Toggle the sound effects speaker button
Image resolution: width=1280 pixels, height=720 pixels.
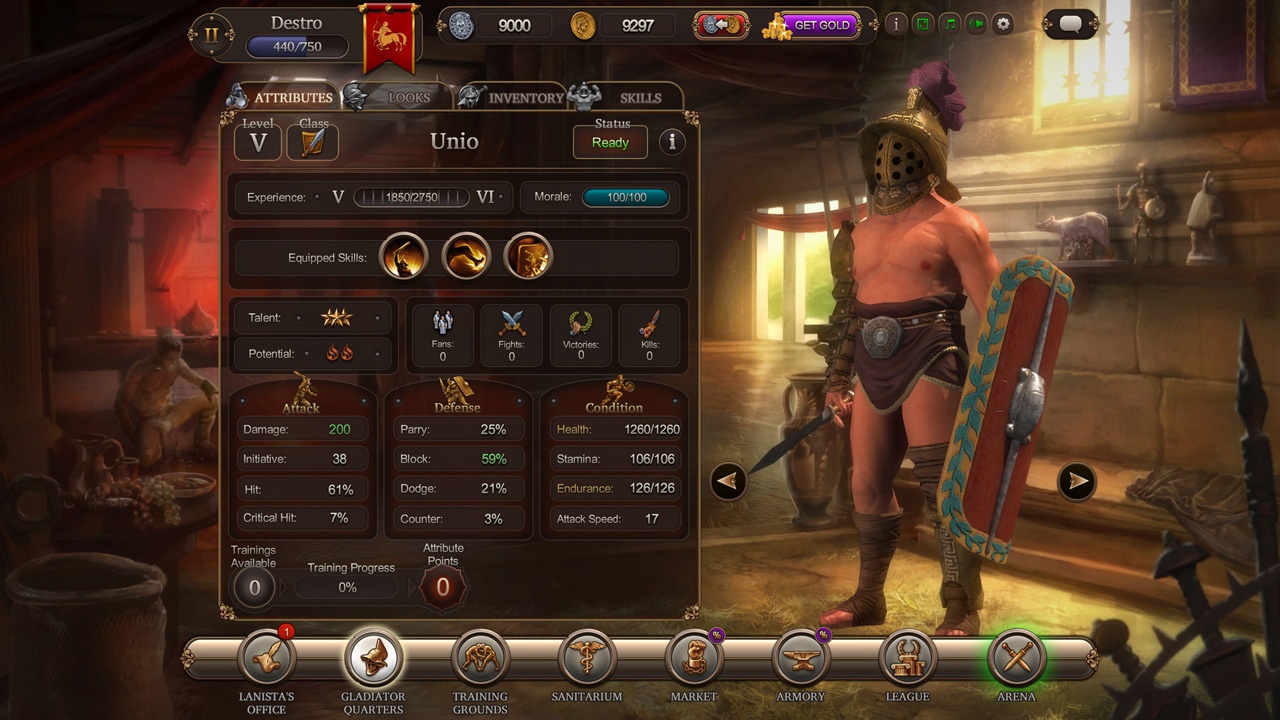pos(977,24)
